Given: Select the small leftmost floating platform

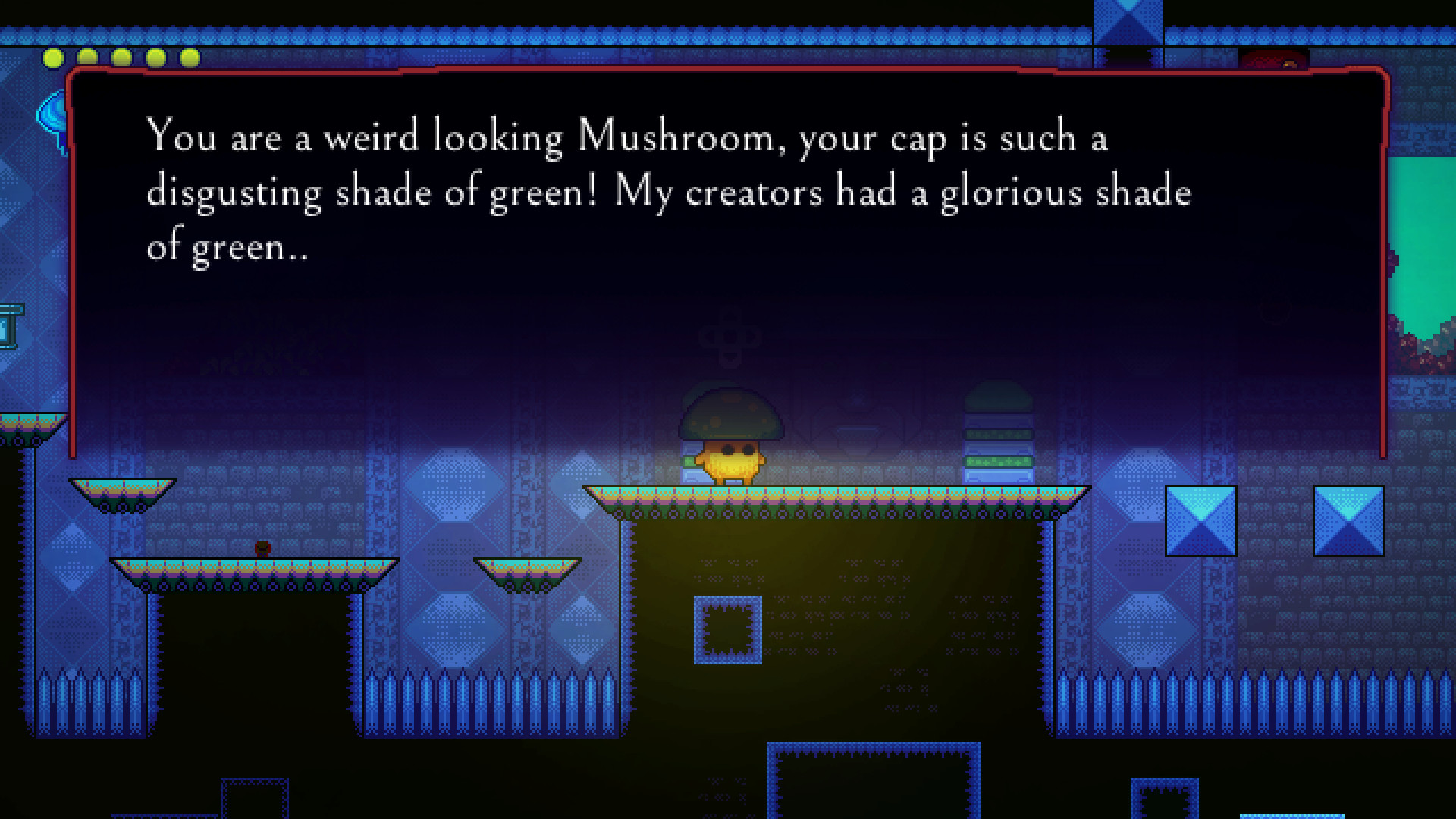Looking at the screenshot, I should (x=124, y=493).
